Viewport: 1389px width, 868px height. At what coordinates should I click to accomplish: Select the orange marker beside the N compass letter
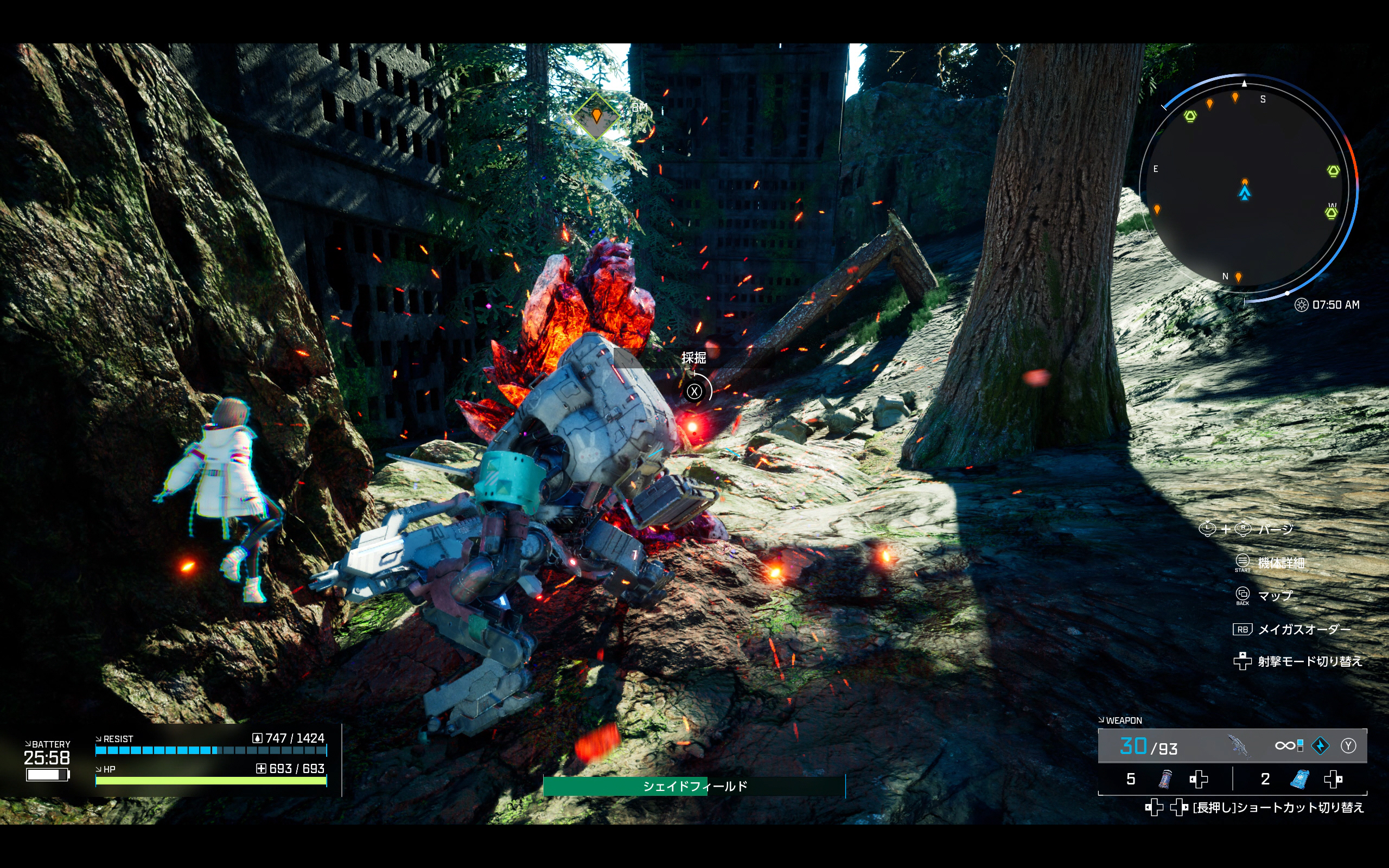1238,277
